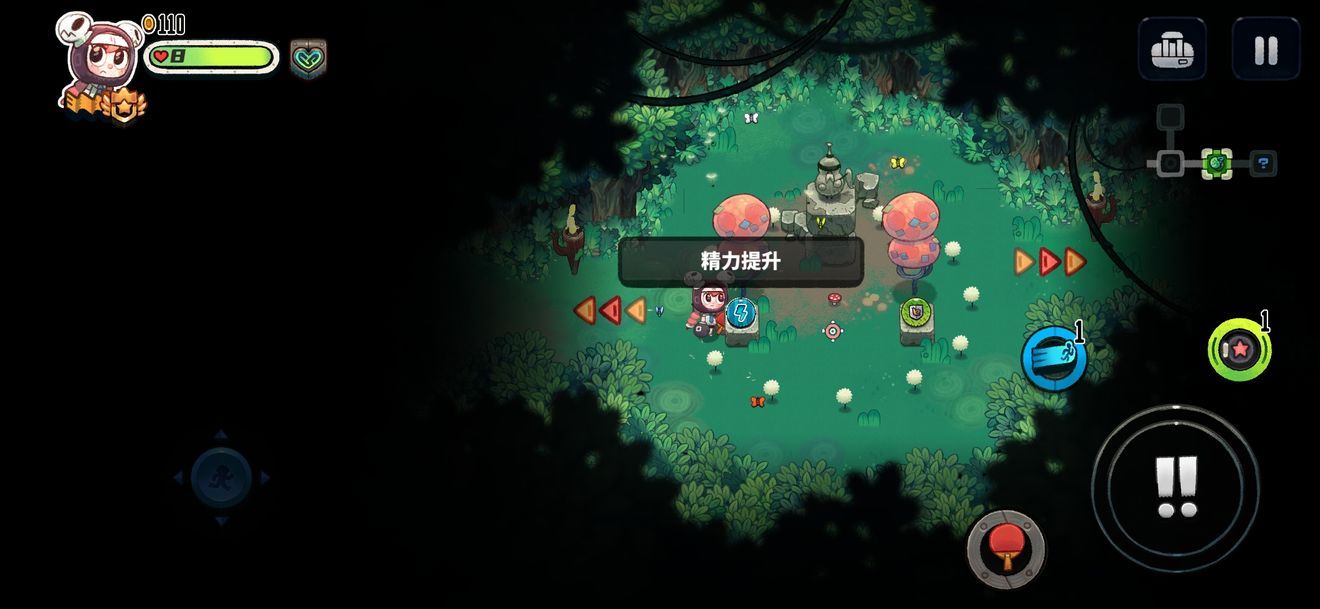Use the red ping-pong paddle weapon

(1005, 549)
